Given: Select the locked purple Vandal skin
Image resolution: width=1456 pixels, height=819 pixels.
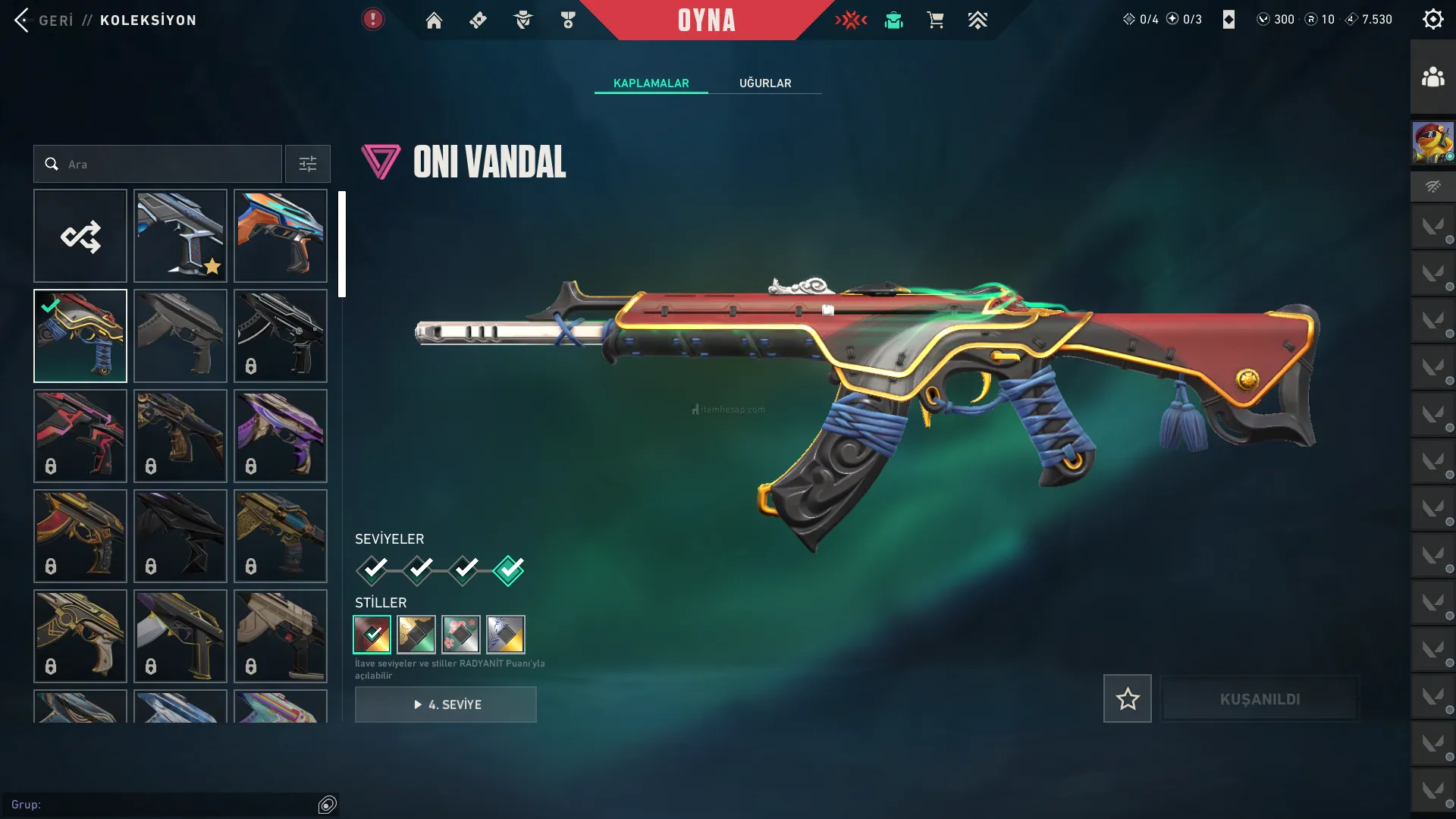Looking at the screenshot, I should pyautogui.click(x=281, y=437).
